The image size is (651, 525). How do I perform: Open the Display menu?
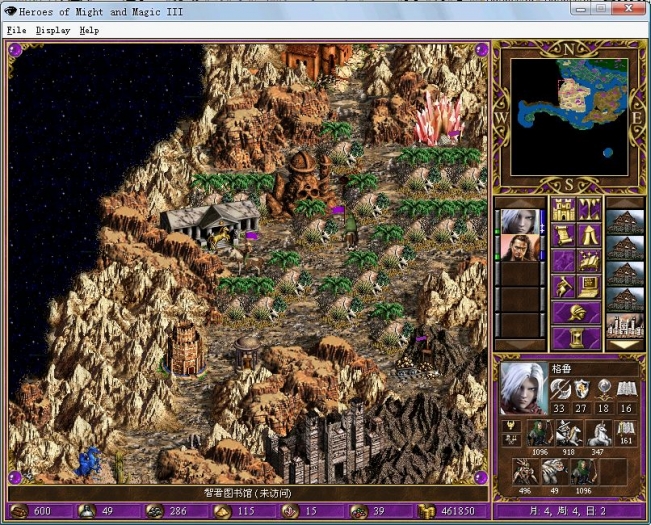click(53, 30)
